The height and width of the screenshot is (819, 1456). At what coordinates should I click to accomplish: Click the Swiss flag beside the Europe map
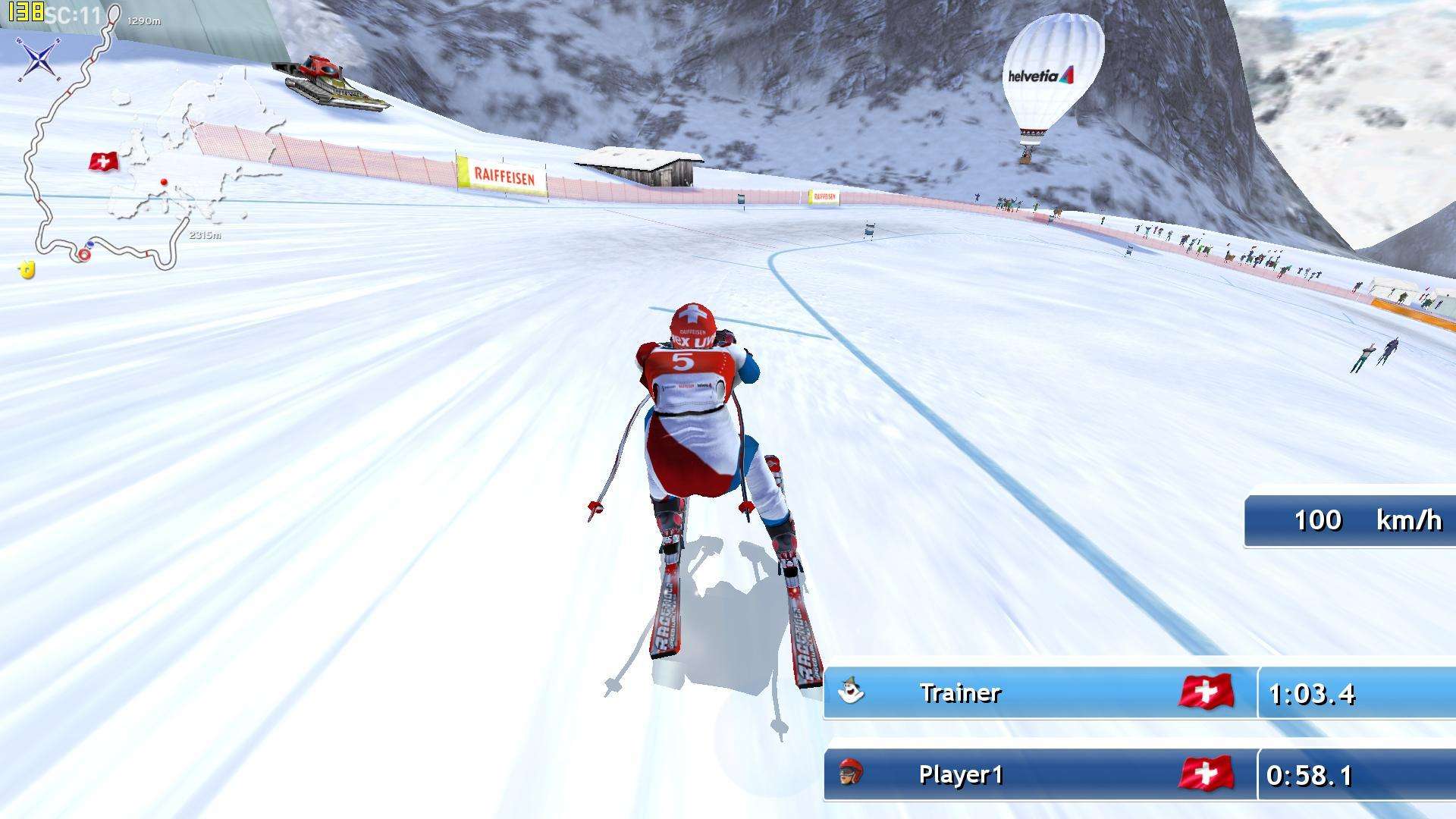point(104,162)
